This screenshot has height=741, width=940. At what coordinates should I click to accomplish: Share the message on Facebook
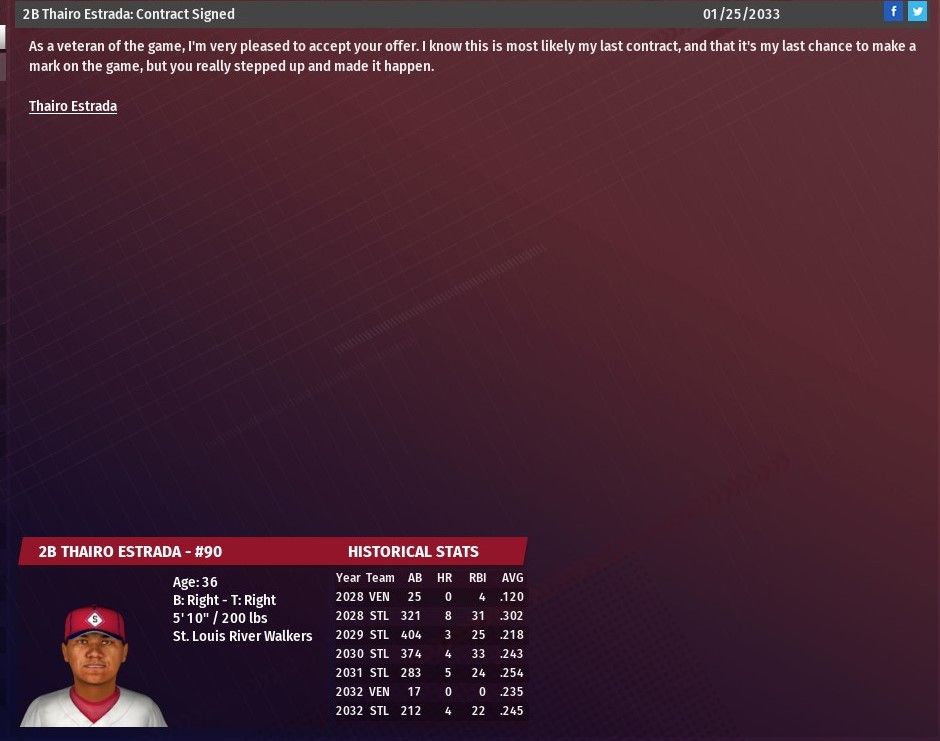(893, 12)
